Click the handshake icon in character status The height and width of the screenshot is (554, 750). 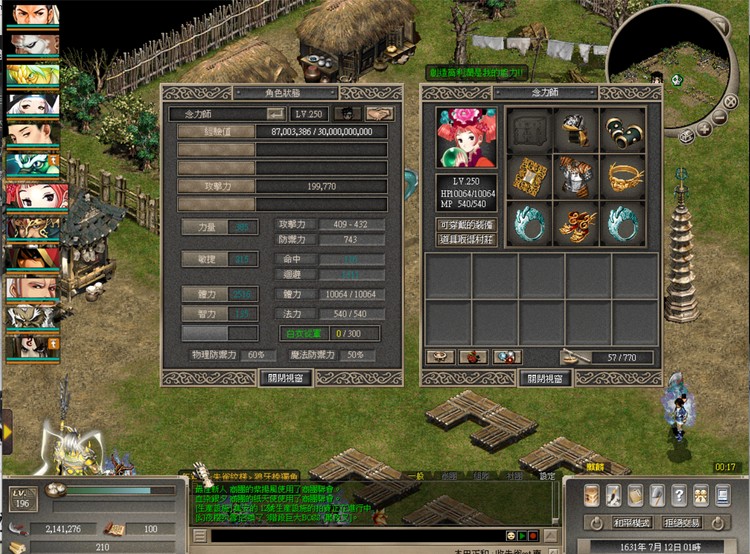(379, 115)
